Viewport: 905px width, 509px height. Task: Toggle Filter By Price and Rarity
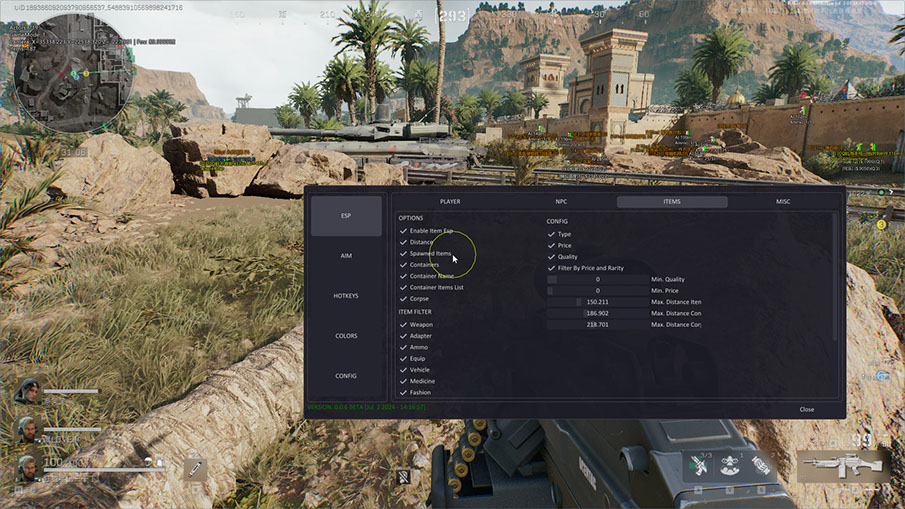point(552,268)
